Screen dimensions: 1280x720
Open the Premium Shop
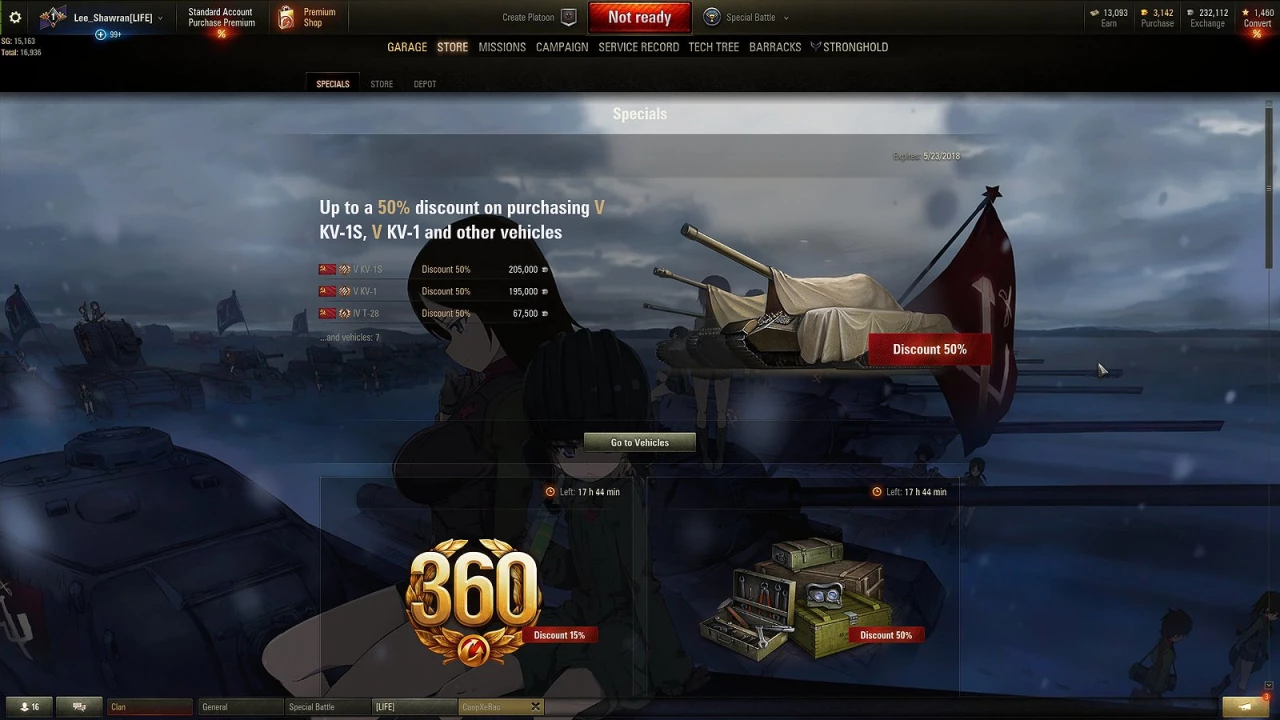point(310,16)
